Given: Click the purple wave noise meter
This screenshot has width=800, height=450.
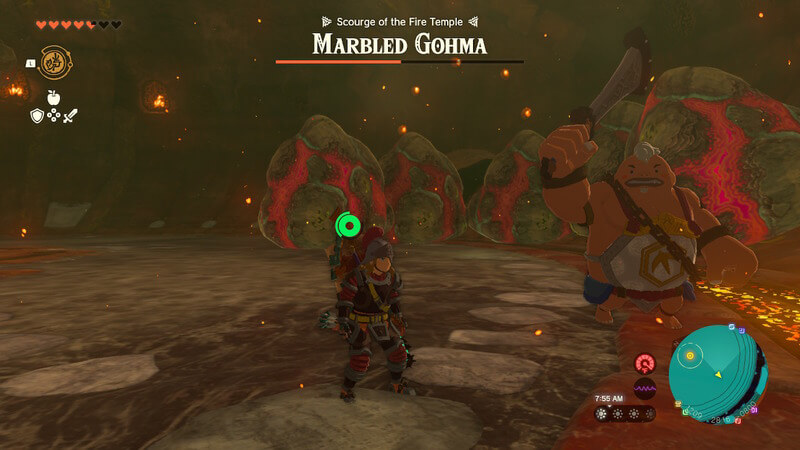Looking at the screenshot, I should pos(645,388).
